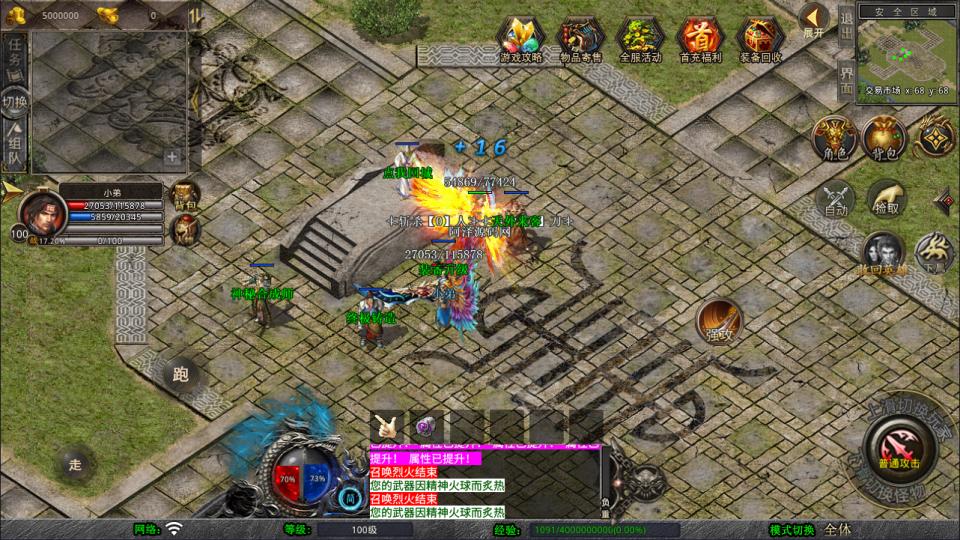Select the hand gesture hotbar slot
Viewport: 960px width, 540px height.
(385, 425)
